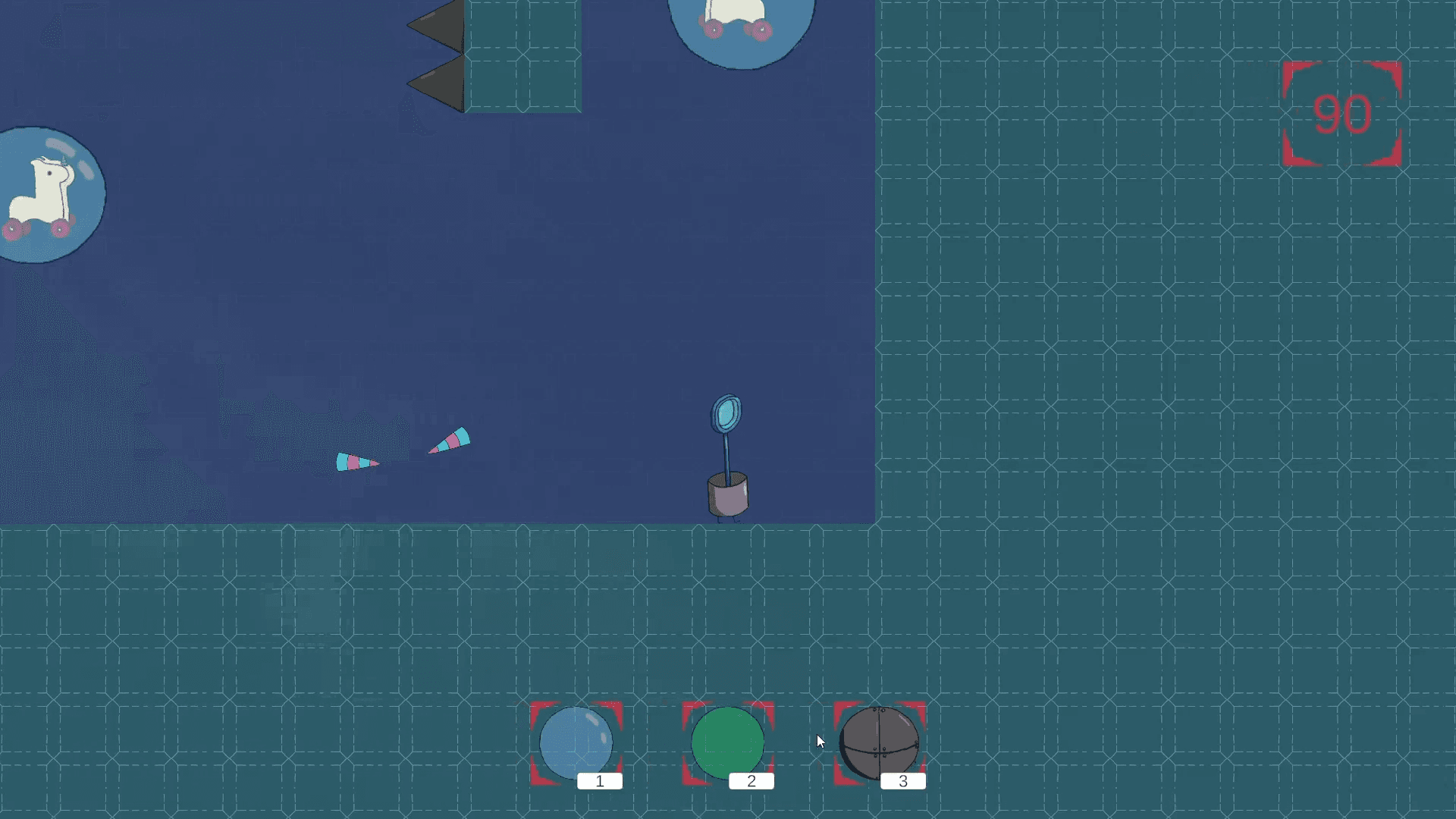Screen dimensions: 1456x819
Task: Click the number 2 label under the green ball
Action: (x=752, y=781)
